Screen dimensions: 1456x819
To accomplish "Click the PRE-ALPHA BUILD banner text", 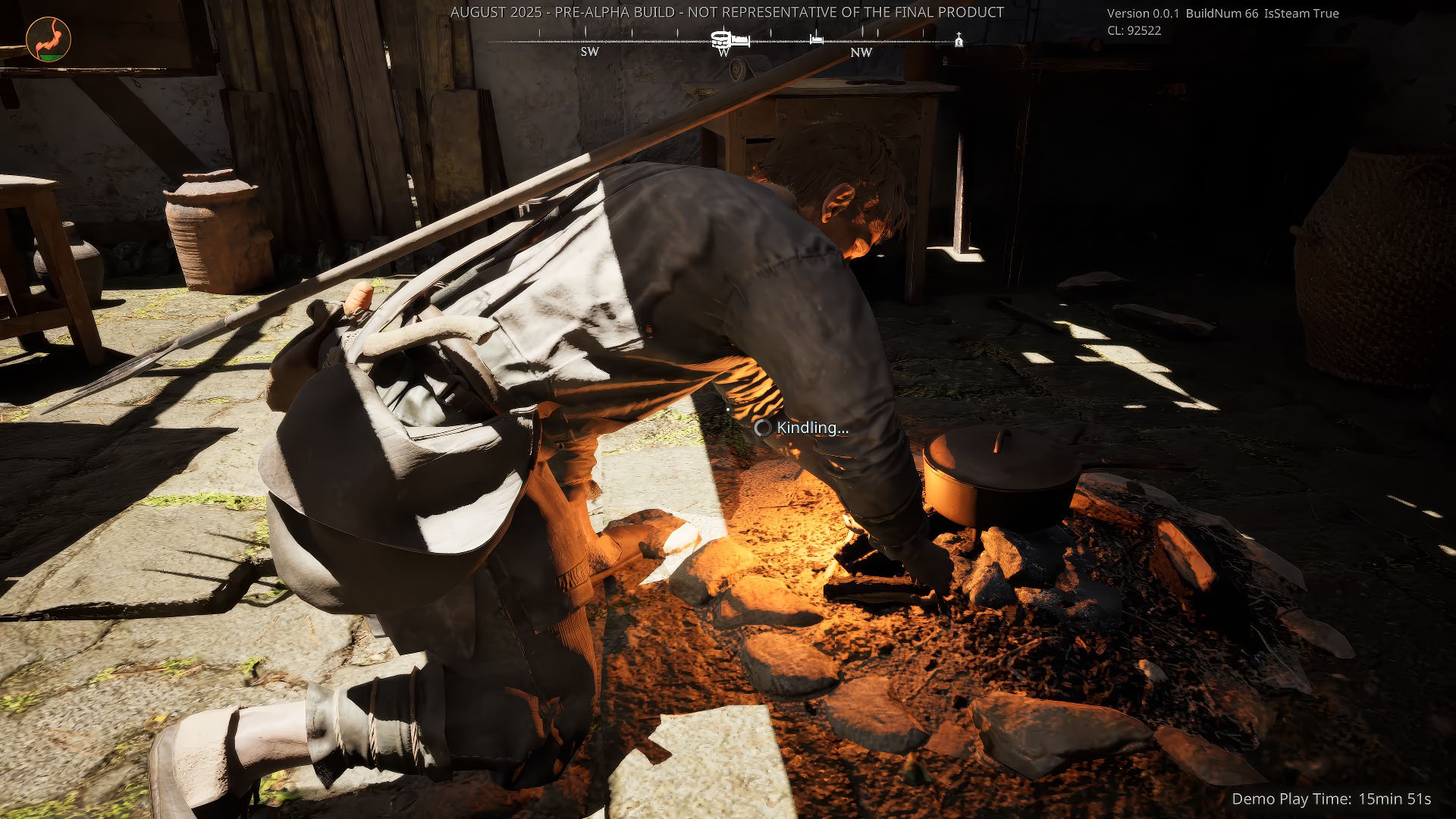I will coord(726,12).
